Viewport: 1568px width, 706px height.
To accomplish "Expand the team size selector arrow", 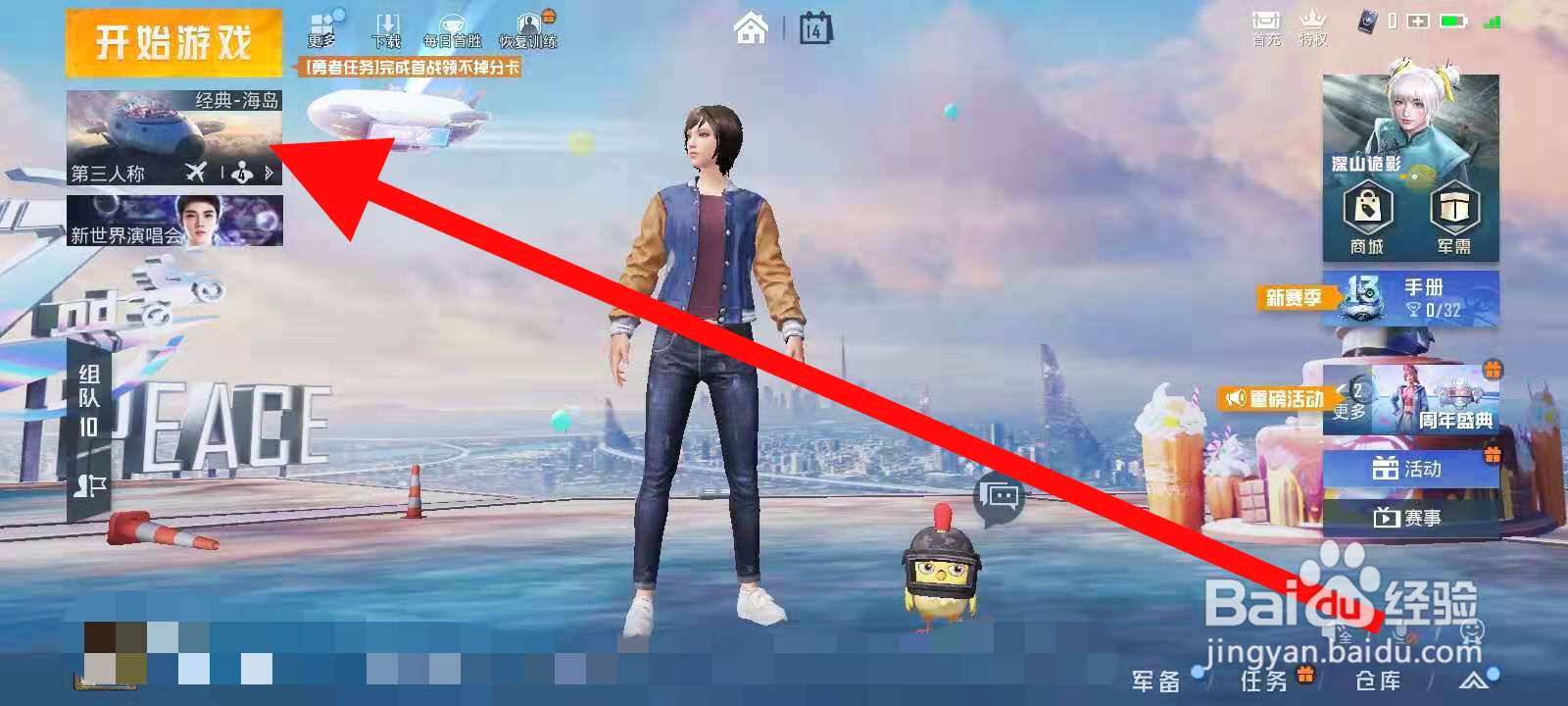I will [x=271, y=173].
